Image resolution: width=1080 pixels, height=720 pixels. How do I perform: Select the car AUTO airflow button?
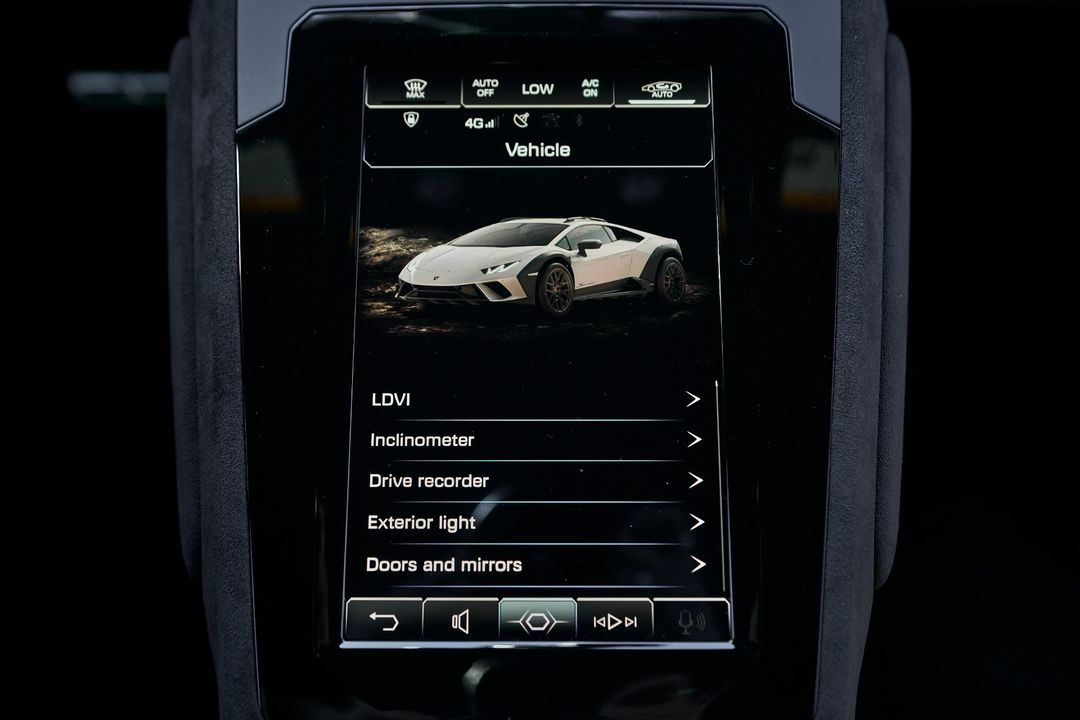coord(662,89)
